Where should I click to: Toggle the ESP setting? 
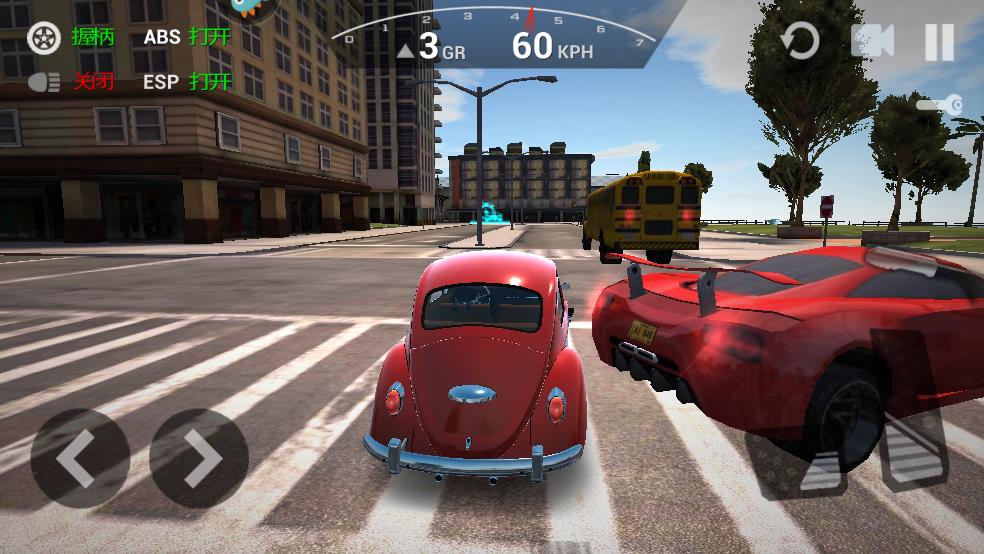[x=187, y=82]
